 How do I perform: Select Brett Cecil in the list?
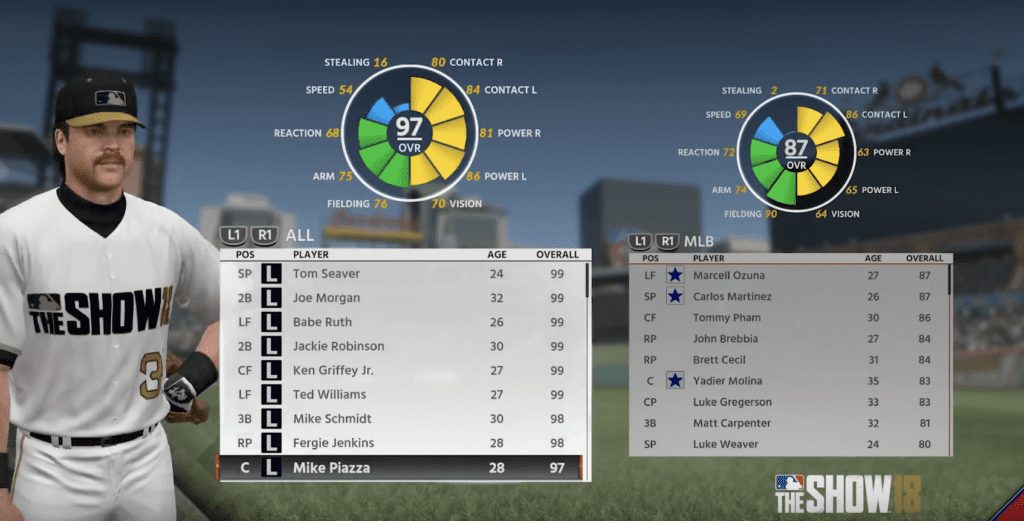point(790,360)
